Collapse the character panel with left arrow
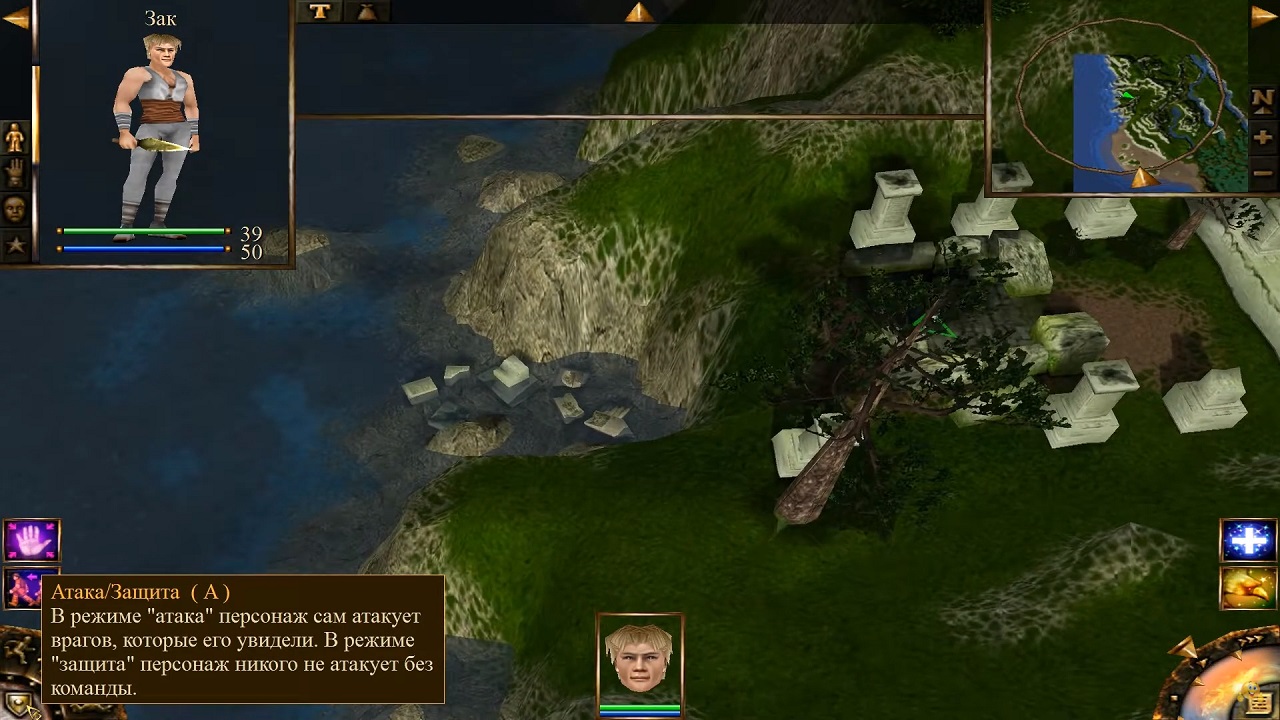Viewport: 1280px width, 720px height. point(15,18)
